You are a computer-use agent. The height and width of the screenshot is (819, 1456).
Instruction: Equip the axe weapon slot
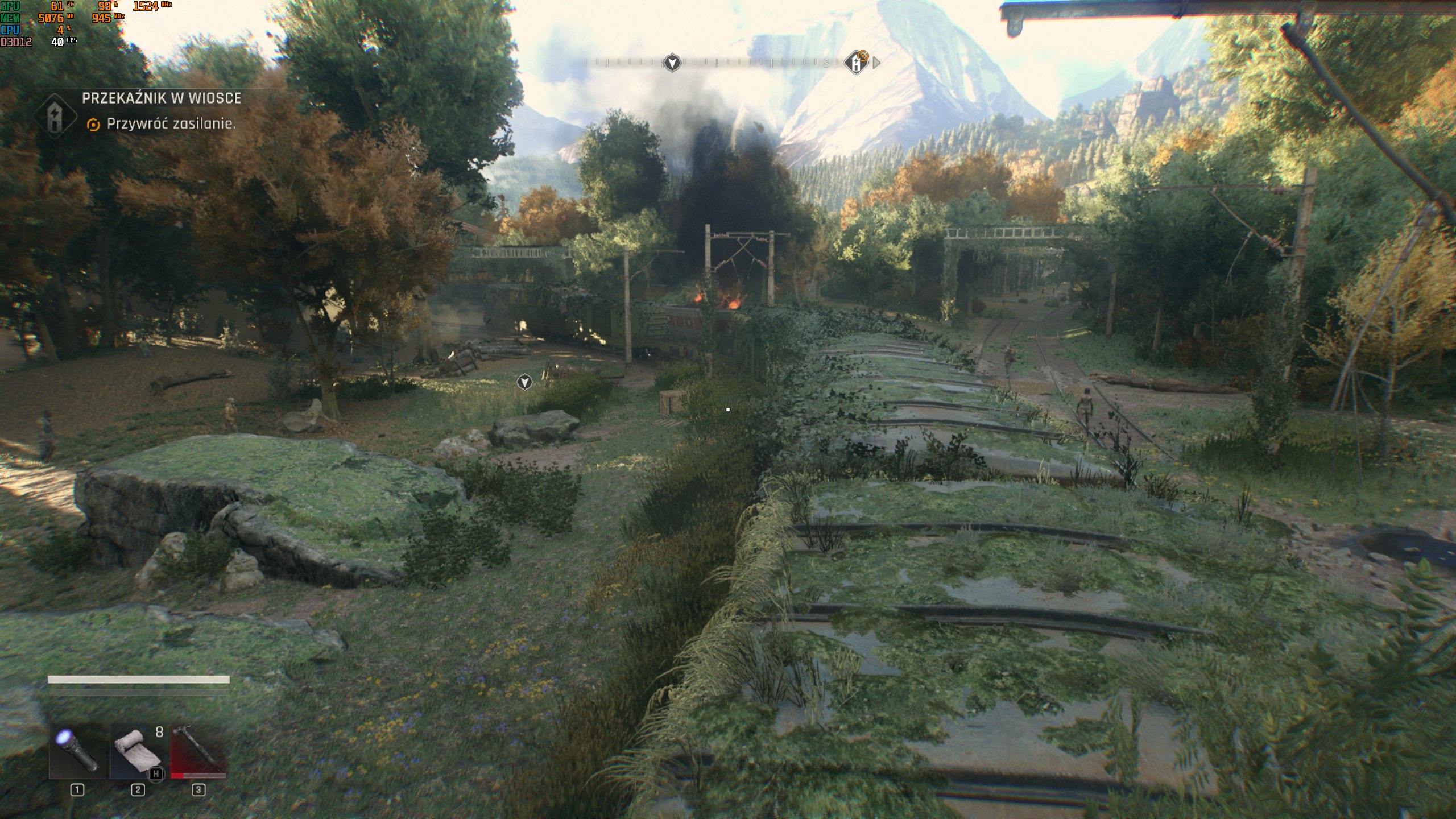[x=198, y=751]
